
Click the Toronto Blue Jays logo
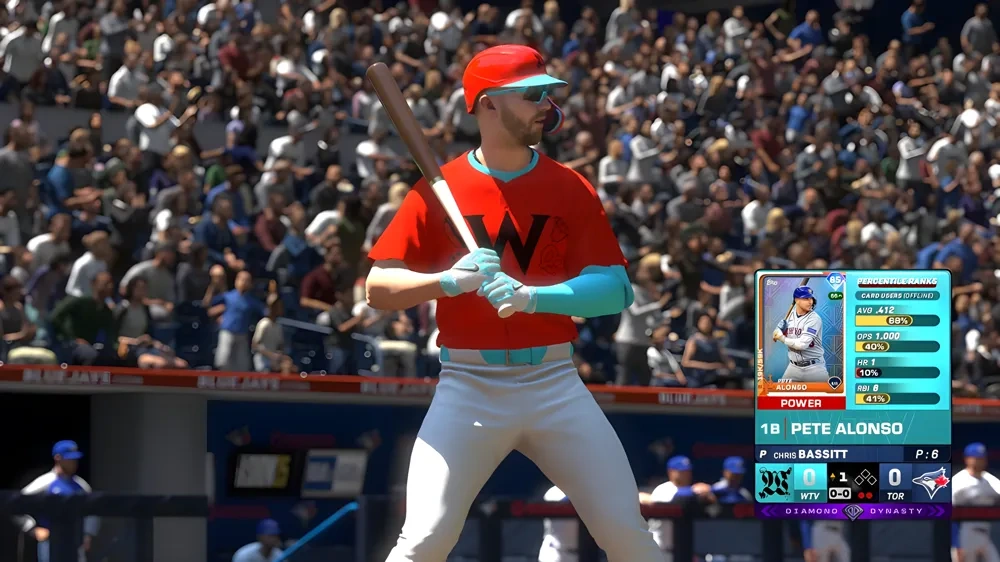(x=930, y=482)
